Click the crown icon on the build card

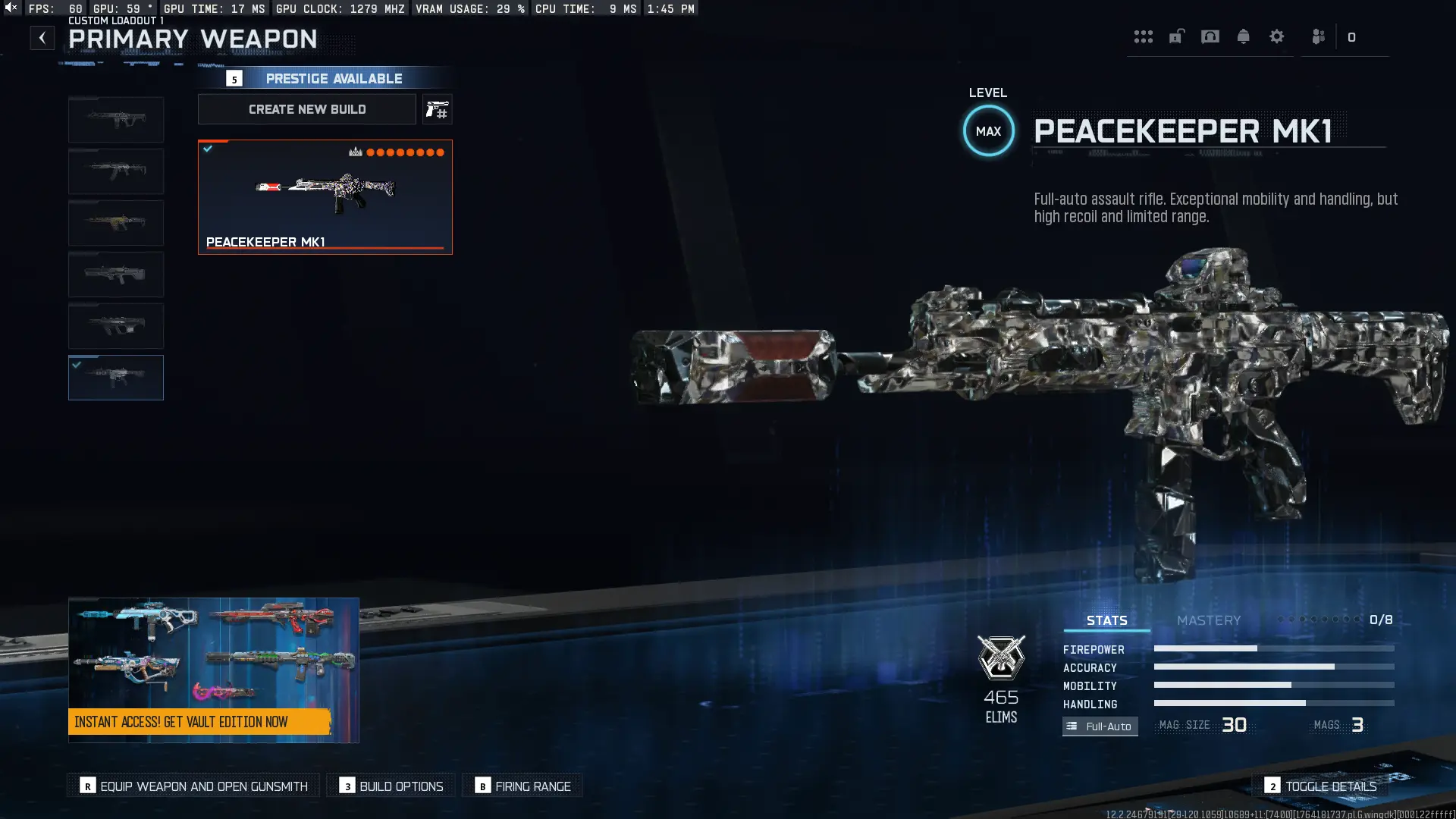(x=356, y=152)
